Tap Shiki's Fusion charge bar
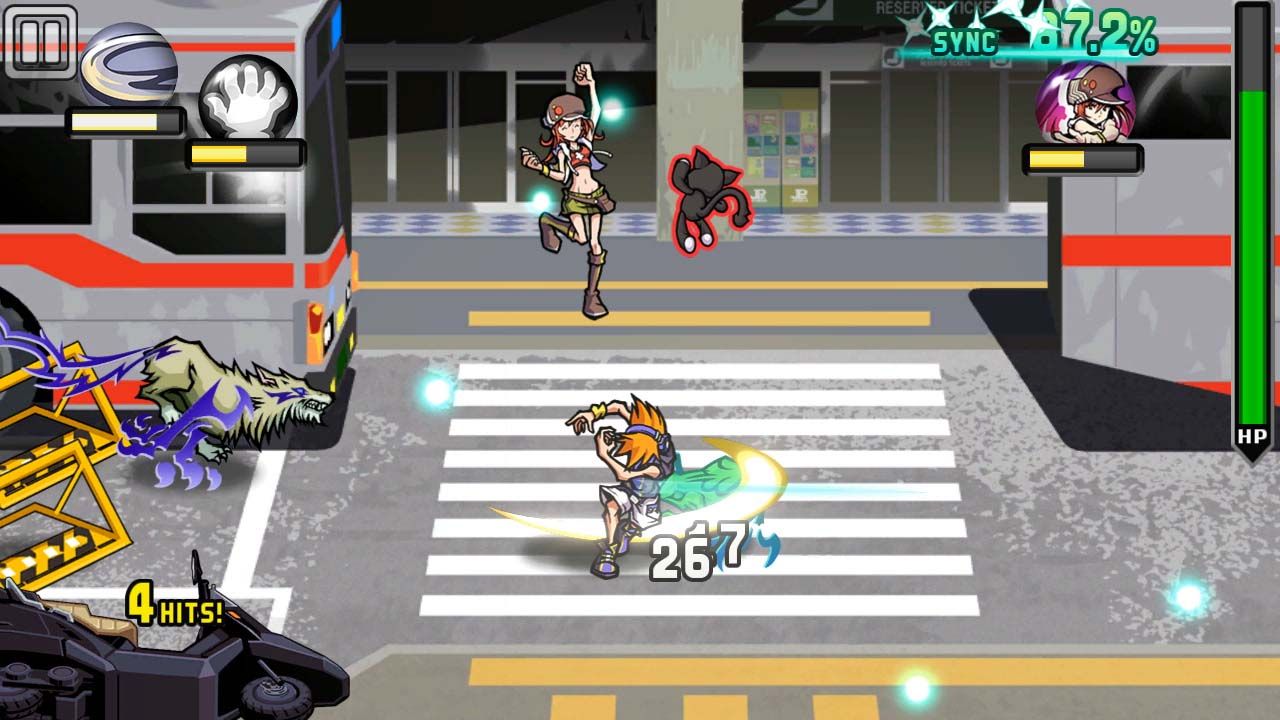Image resolution: width=1280 pixels, height=720 pixels. click(x=1083, y=160)
